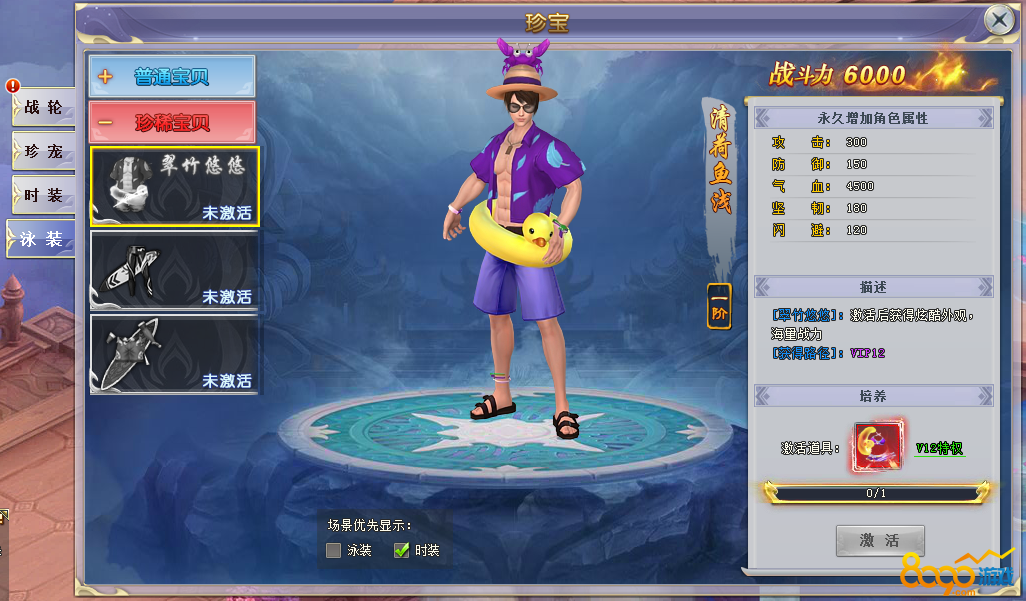
Task: Switch to the 战轮 tab
Action: click(42, 108)
